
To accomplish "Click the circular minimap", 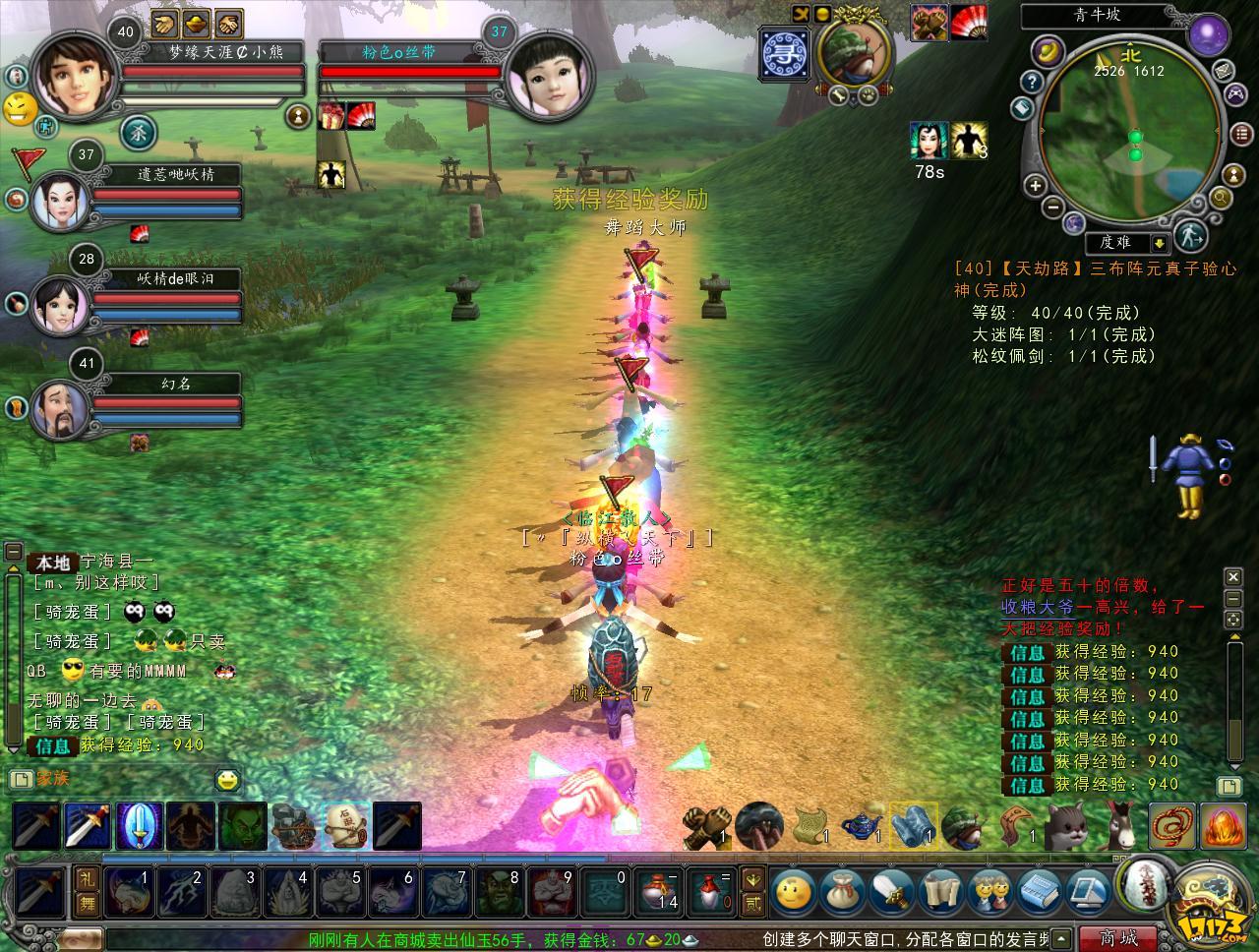I will point(1131,138).
